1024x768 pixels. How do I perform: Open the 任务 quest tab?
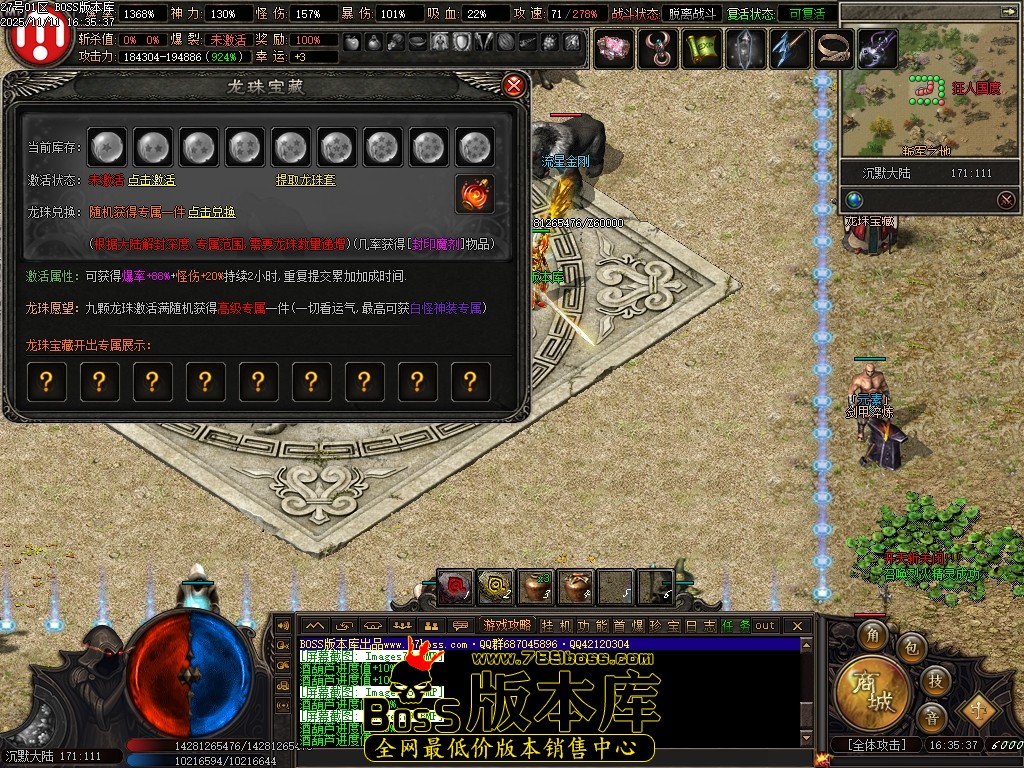pos(735,625)
